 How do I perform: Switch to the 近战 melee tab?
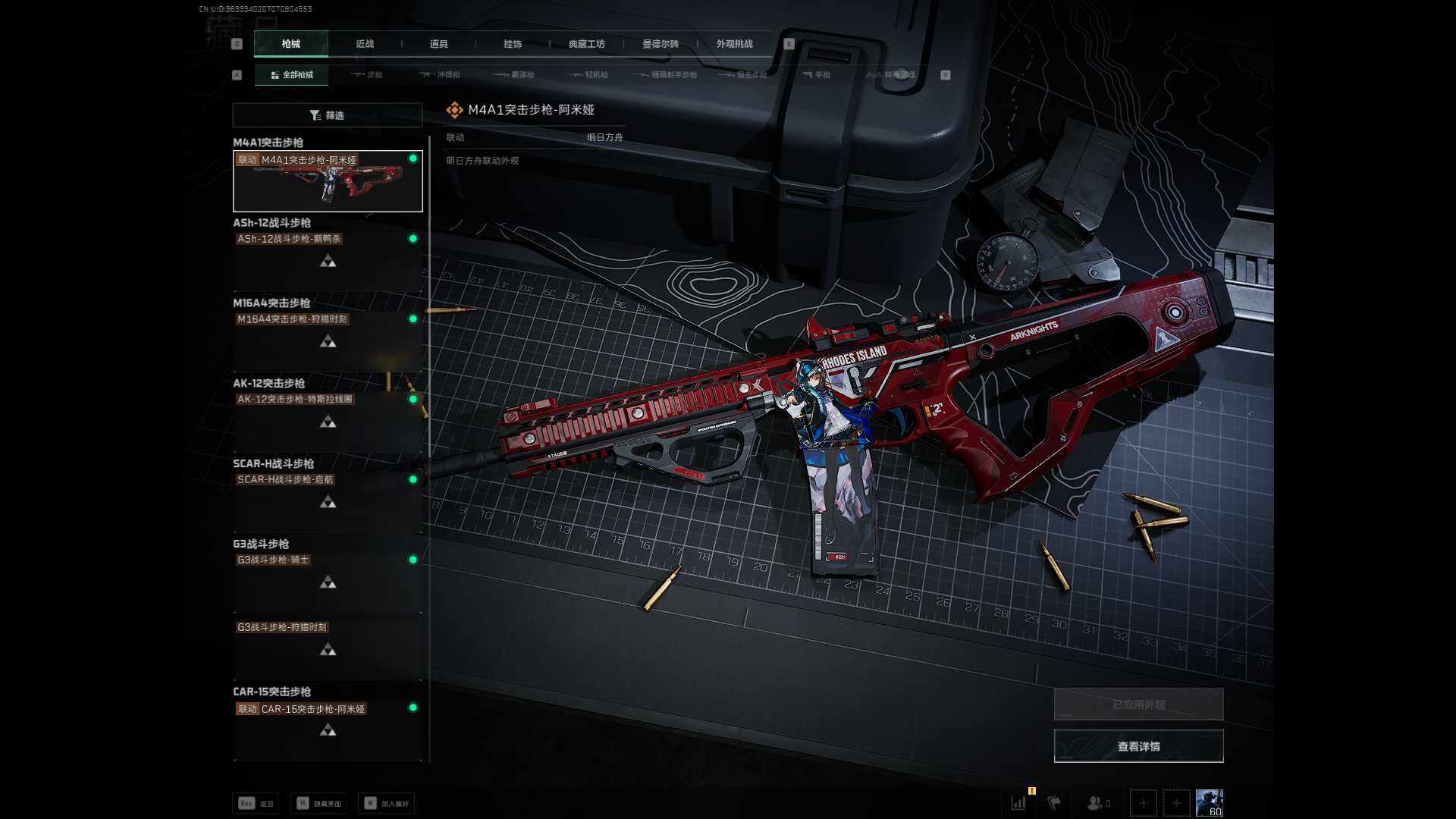365,44
